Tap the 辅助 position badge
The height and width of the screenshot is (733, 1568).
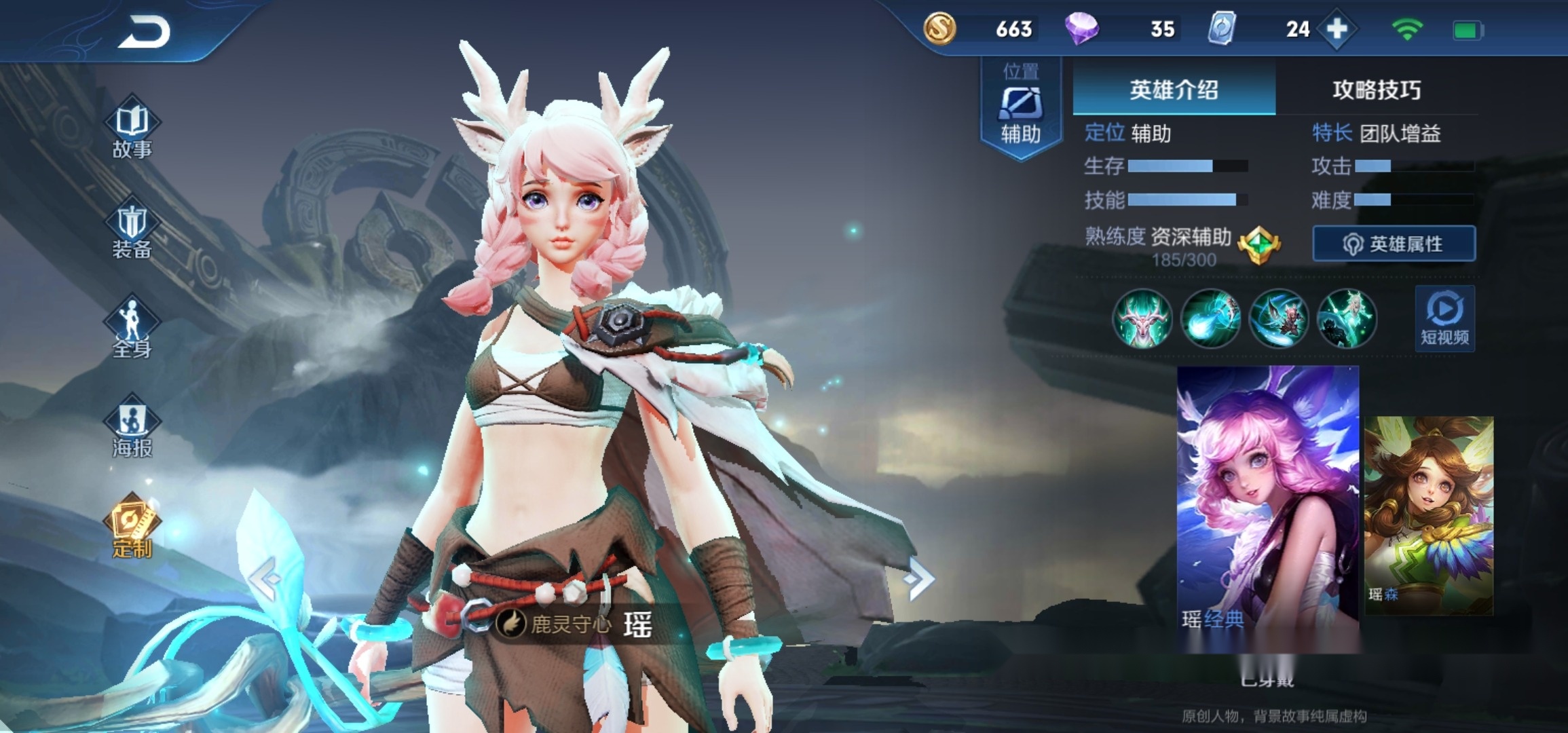1020,109
